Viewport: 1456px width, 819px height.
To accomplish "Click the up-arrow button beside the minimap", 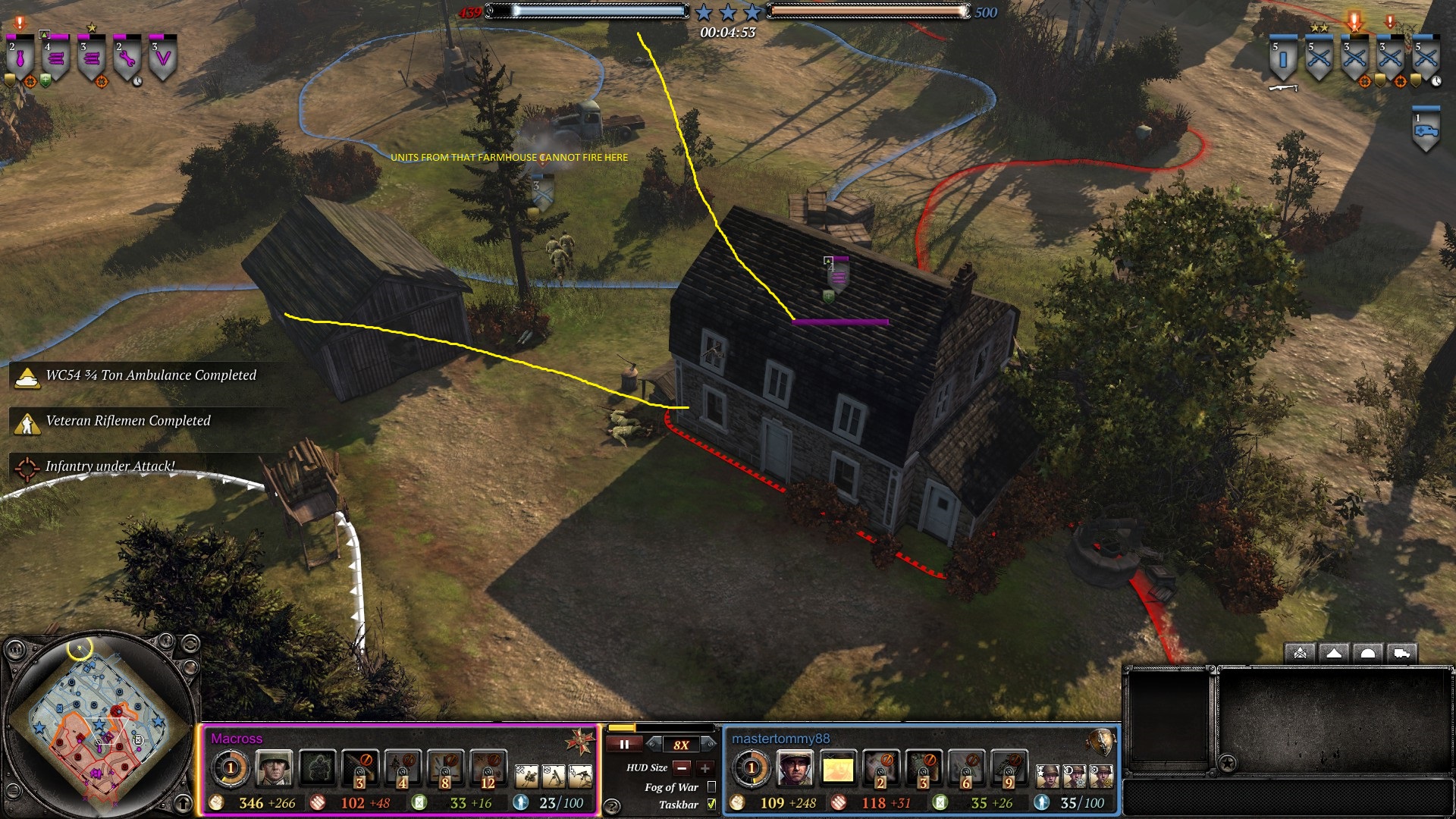I will pos(184,802).
